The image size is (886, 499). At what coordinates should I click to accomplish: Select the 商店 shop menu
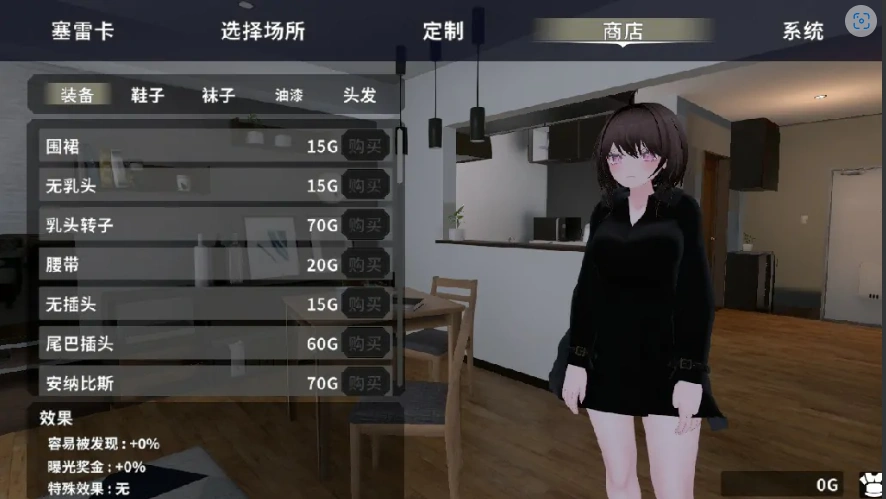pos(623,30)
